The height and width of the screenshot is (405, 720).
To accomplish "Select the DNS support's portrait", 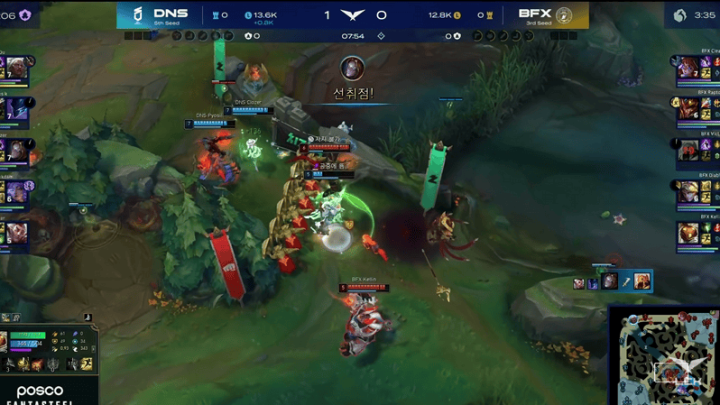I will click(x=17, y=233).
